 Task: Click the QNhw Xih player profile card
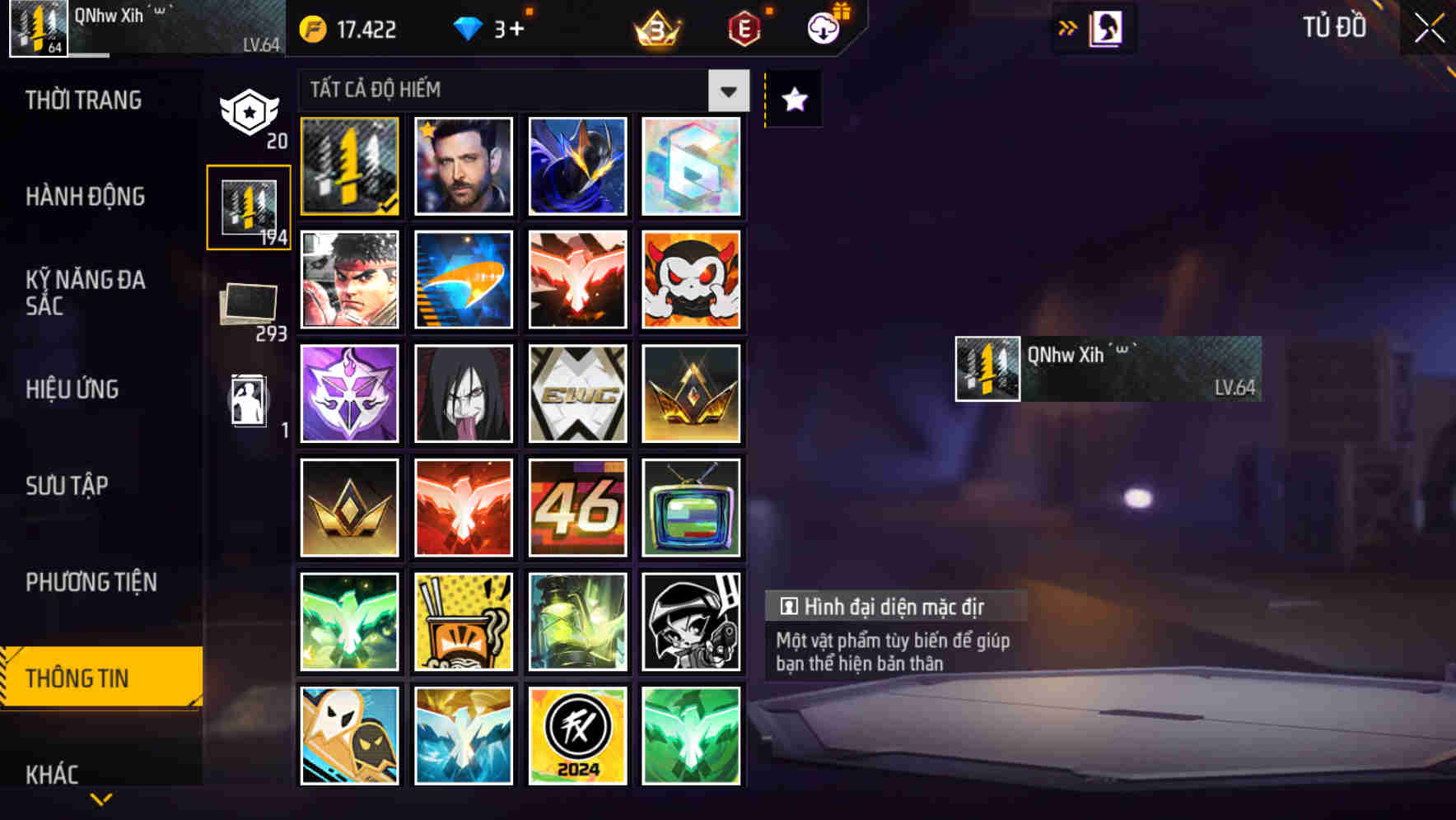click(x=1107, y=368)
